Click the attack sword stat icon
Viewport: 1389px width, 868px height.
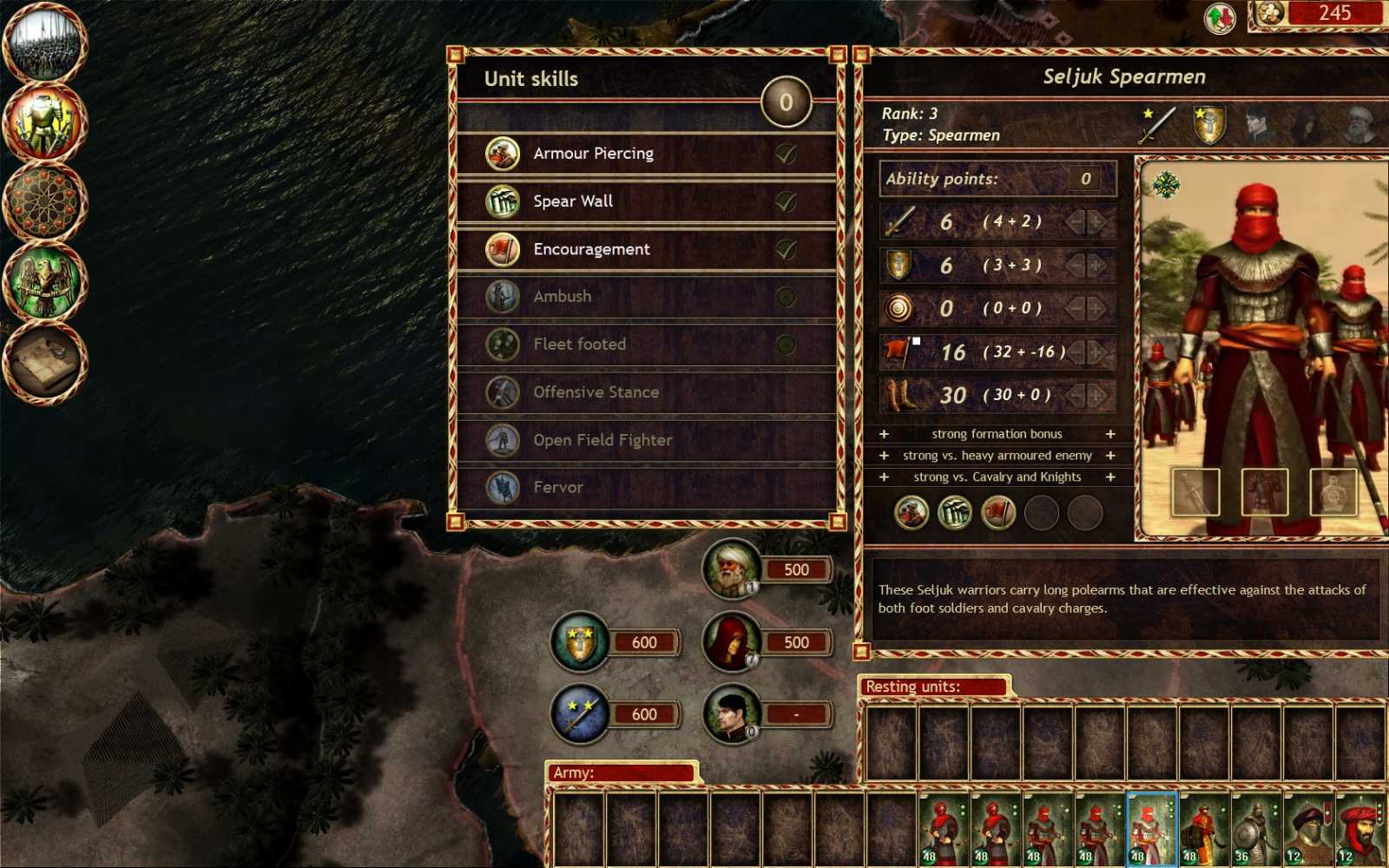coord(899,222)
